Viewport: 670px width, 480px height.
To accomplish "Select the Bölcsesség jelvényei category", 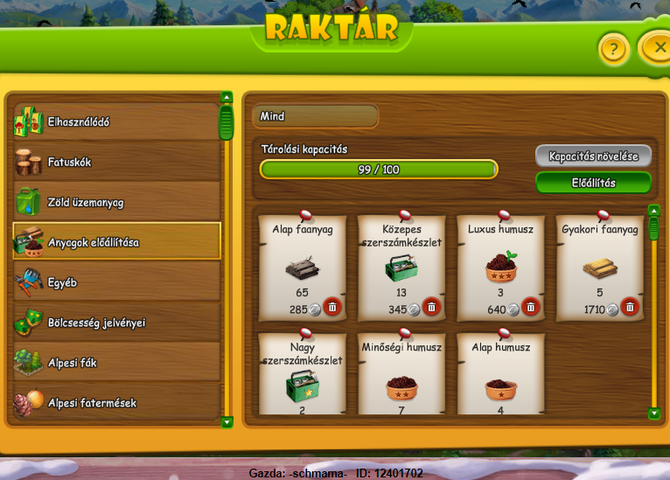I will pyautogui.click(x=115, y=323).
